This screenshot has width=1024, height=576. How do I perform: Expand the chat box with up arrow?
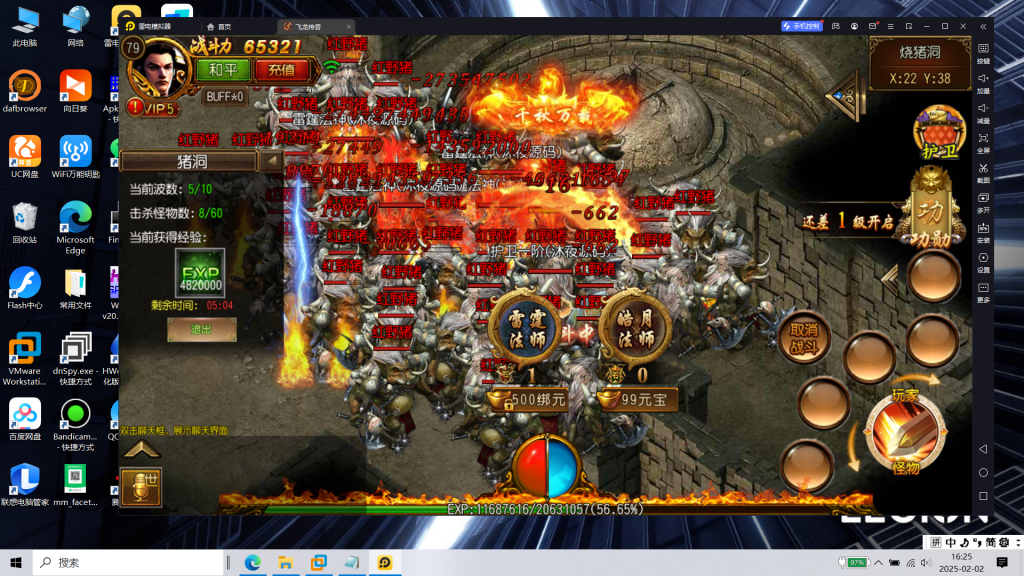point(141,450)
